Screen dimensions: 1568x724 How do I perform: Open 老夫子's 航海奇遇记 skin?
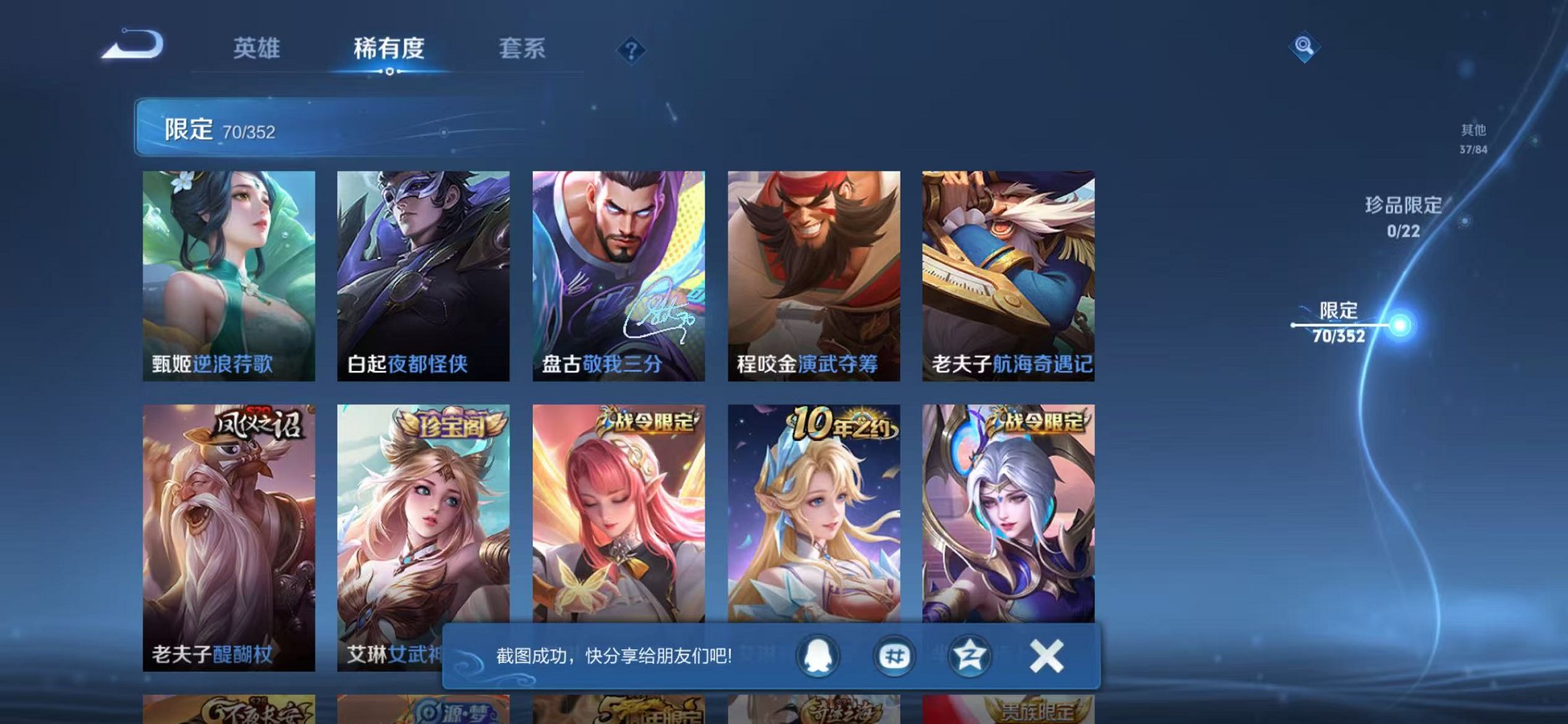coord(1011,269)
